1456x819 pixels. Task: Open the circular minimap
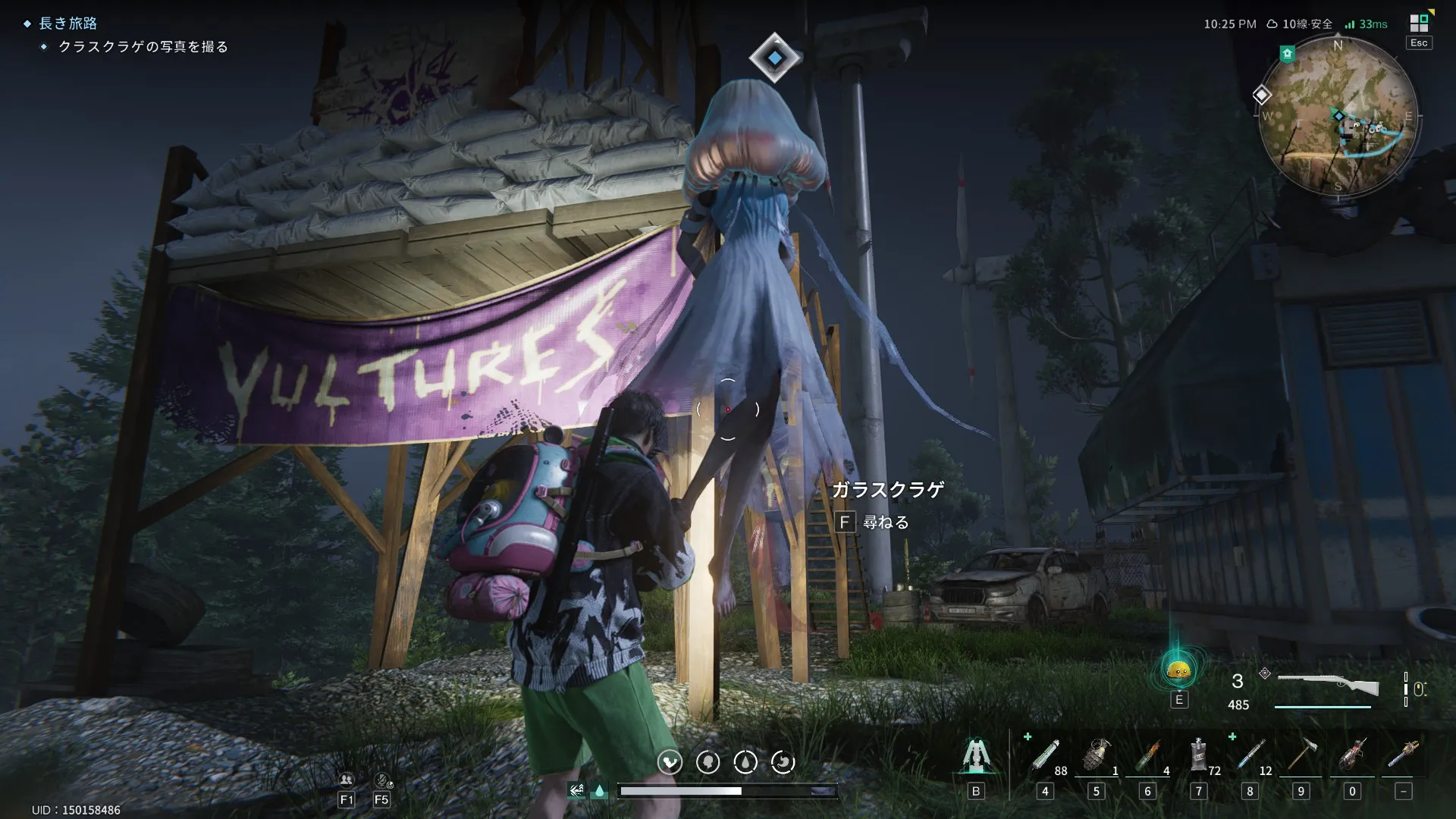(x=1338, y=118)
